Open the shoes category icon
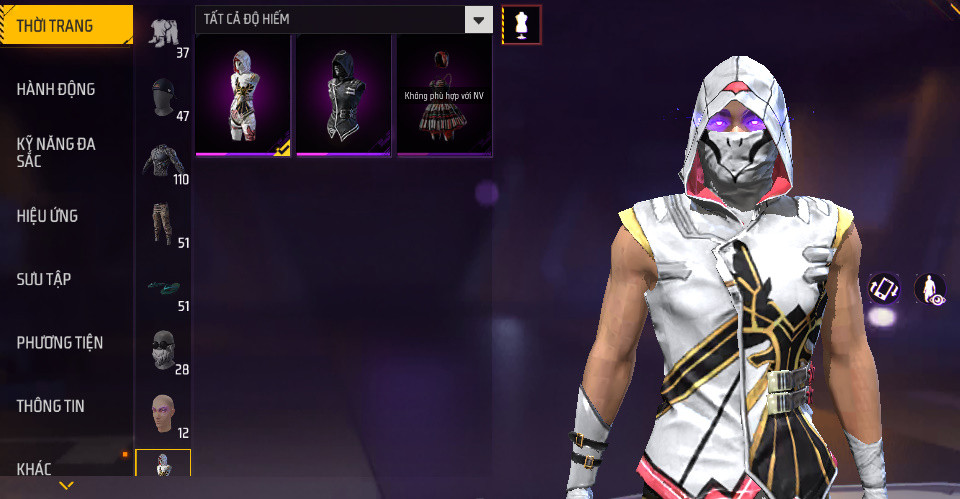The image size is (960, 499). [164, 288]
